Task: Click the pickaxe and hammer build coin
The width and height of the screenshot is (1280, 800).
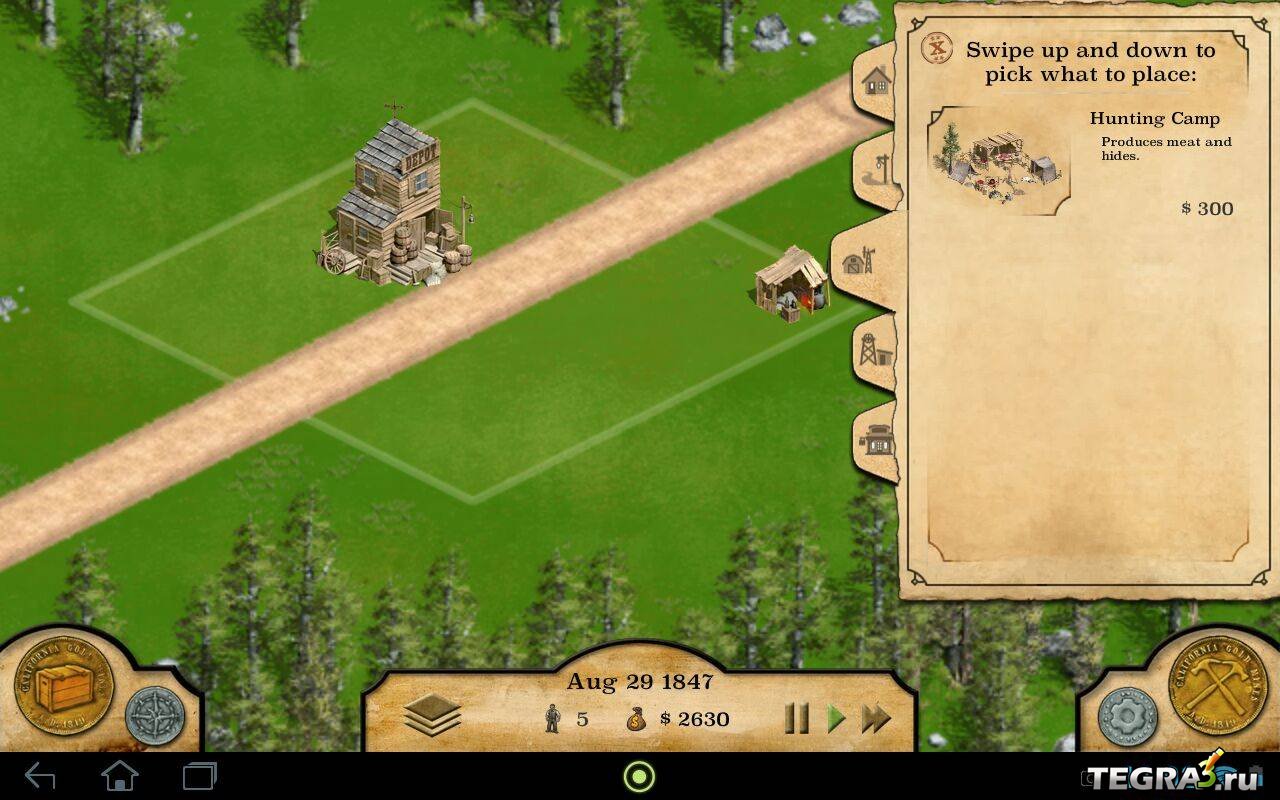Action: pyautogui.click(x=1217, y=688)
